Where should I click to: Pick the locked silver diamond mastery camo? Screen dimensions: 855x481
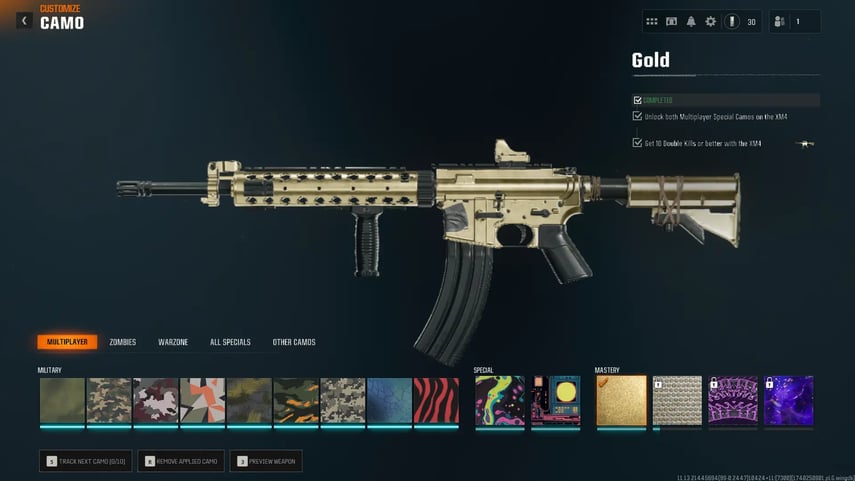point(677,400)
